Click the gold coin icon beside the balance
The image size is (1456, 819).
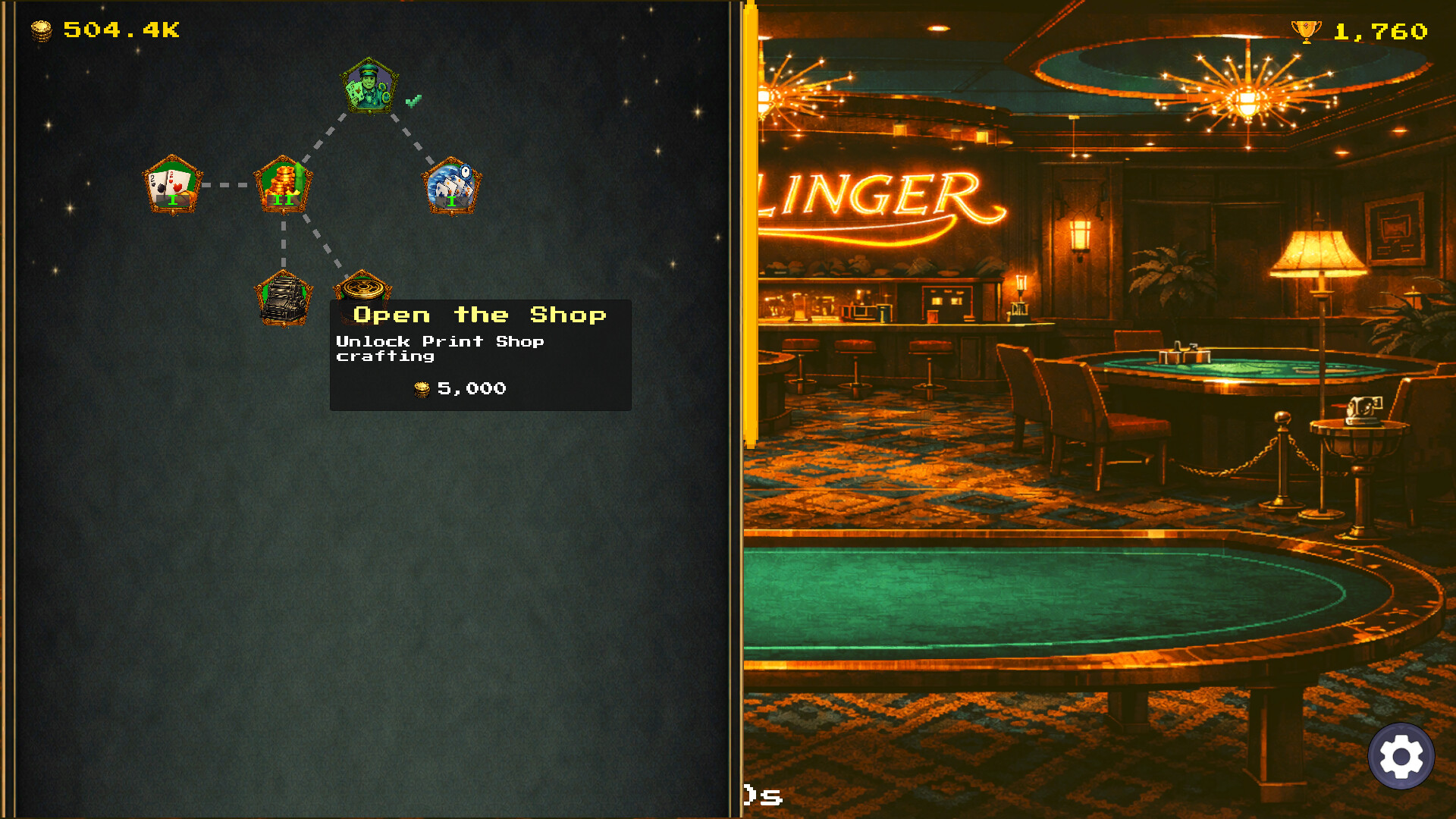point(43,32)
